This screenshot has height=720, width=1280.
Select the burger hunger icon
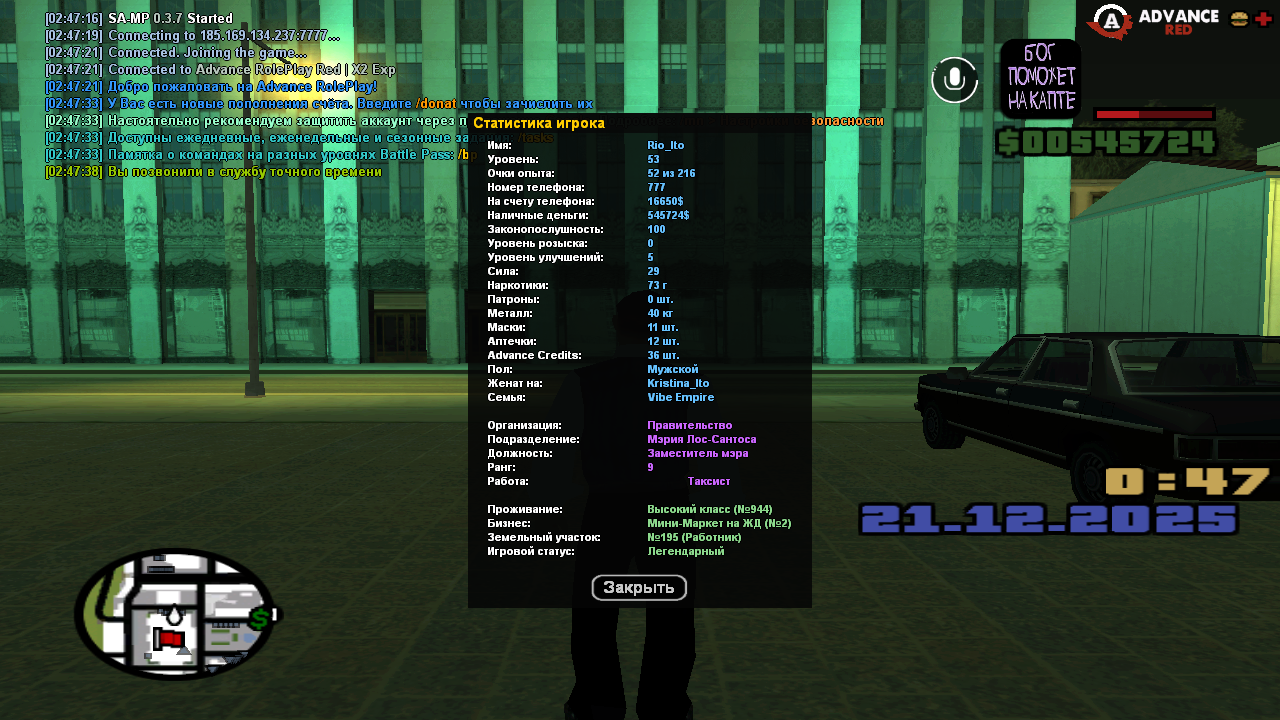(1239, 19)
